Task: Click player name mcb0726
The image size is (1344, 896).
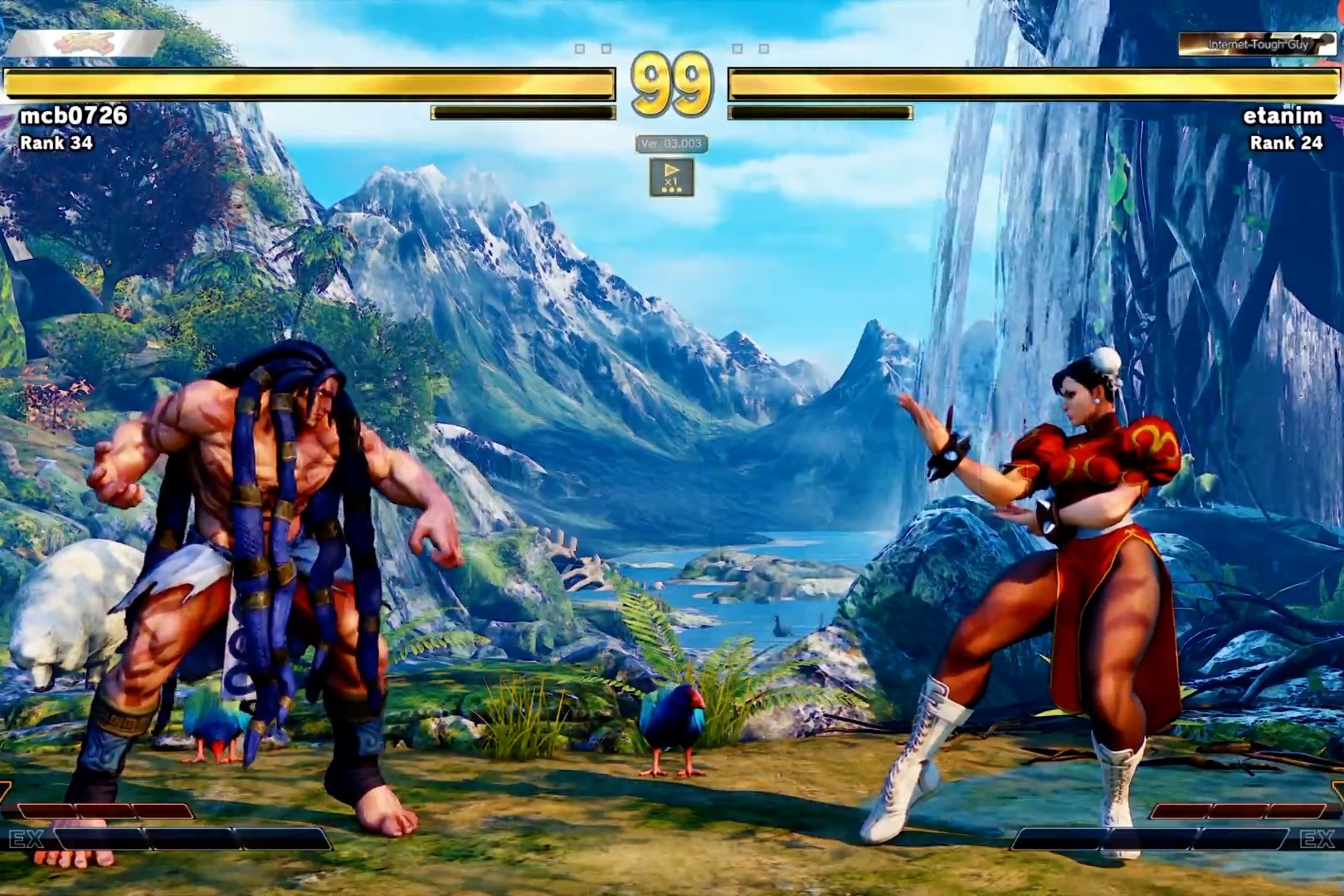Action: 74,115
